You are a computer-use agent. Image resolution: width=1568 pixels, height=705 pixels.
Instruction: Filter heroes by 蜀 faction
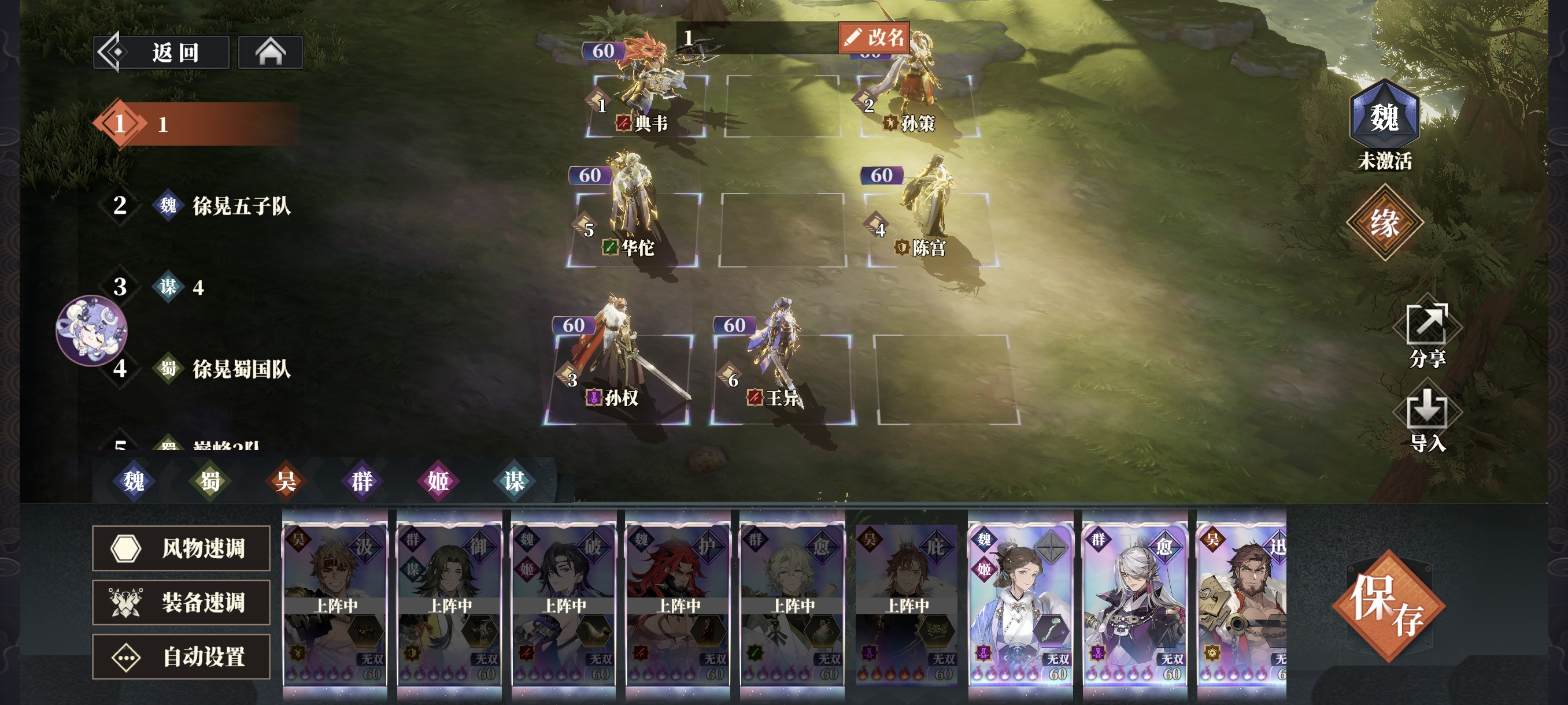(210, 481)
